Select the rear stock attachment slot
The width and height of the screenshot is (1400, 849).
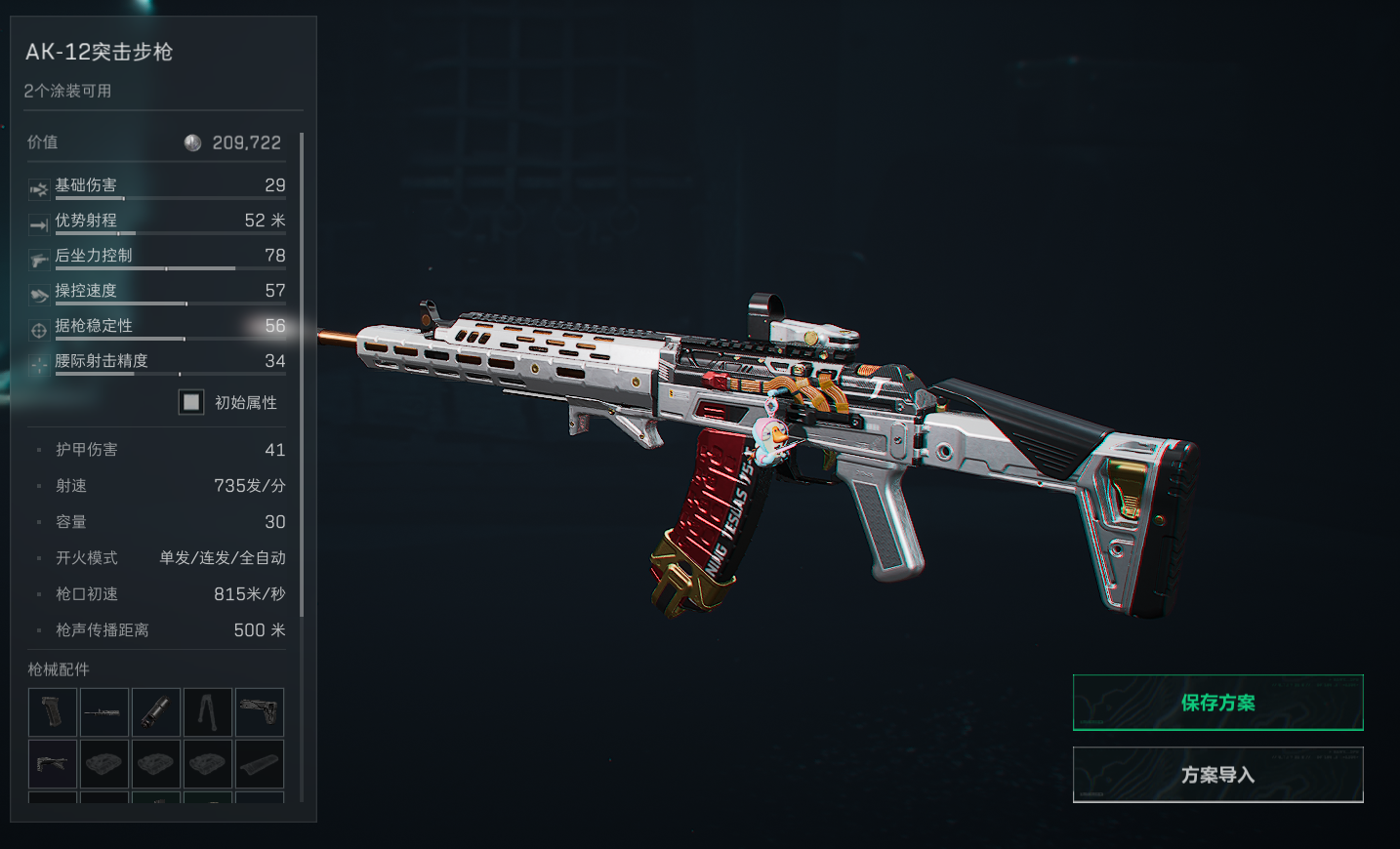pos(259,712)
